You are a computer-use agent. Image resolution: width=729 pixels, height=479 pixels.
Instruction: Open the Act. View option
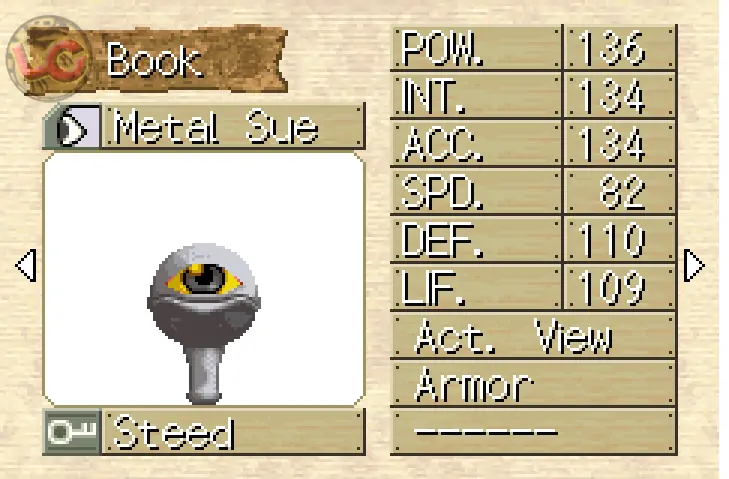click(x=532, y=337)
